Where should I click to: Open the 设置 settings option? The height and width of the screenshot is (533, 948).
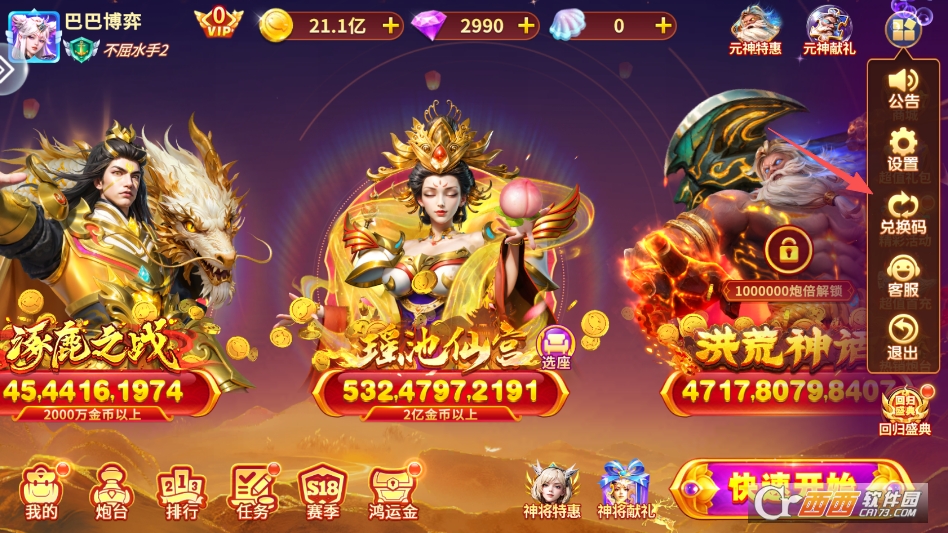click(x=903, y=149)
